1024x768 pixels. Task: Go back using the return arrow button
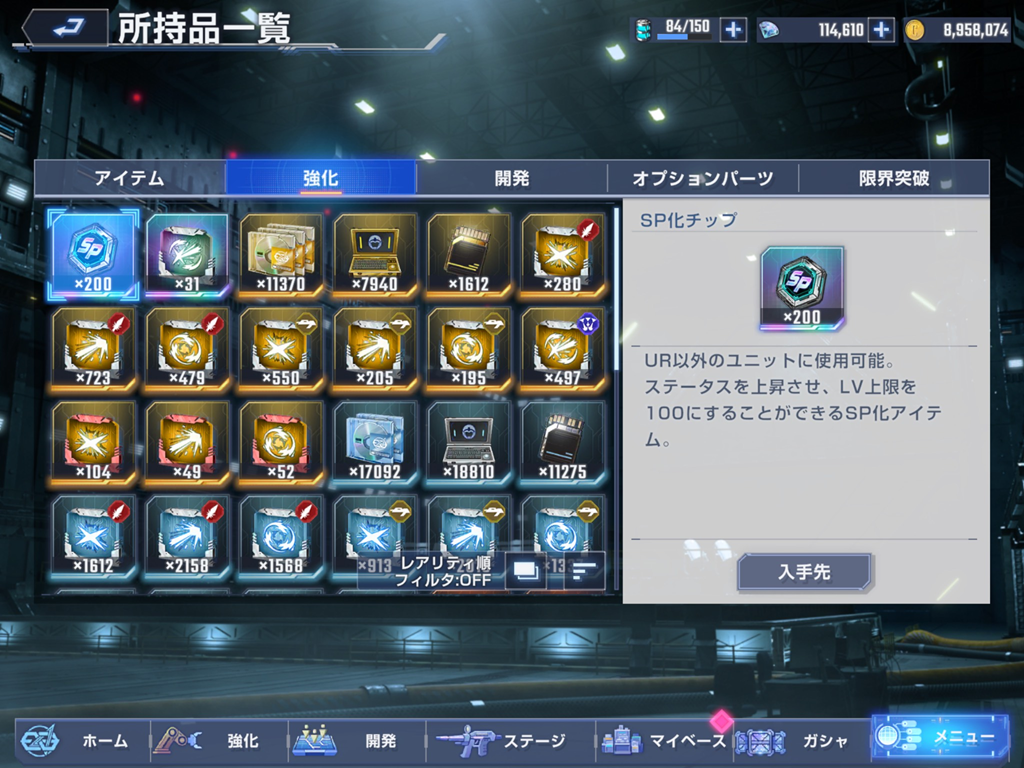(x=66, y=27)
